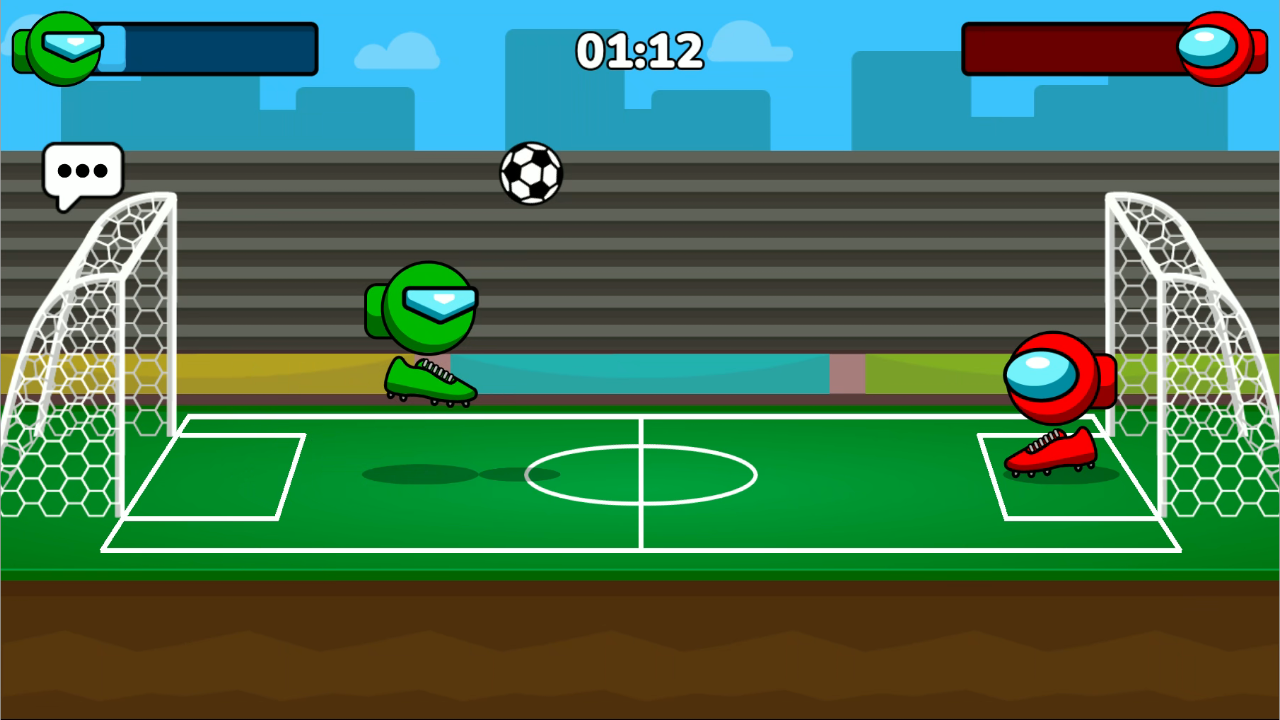
Task: Click the blue health bar
Action: pyautogui.click(x=210, y=48)
